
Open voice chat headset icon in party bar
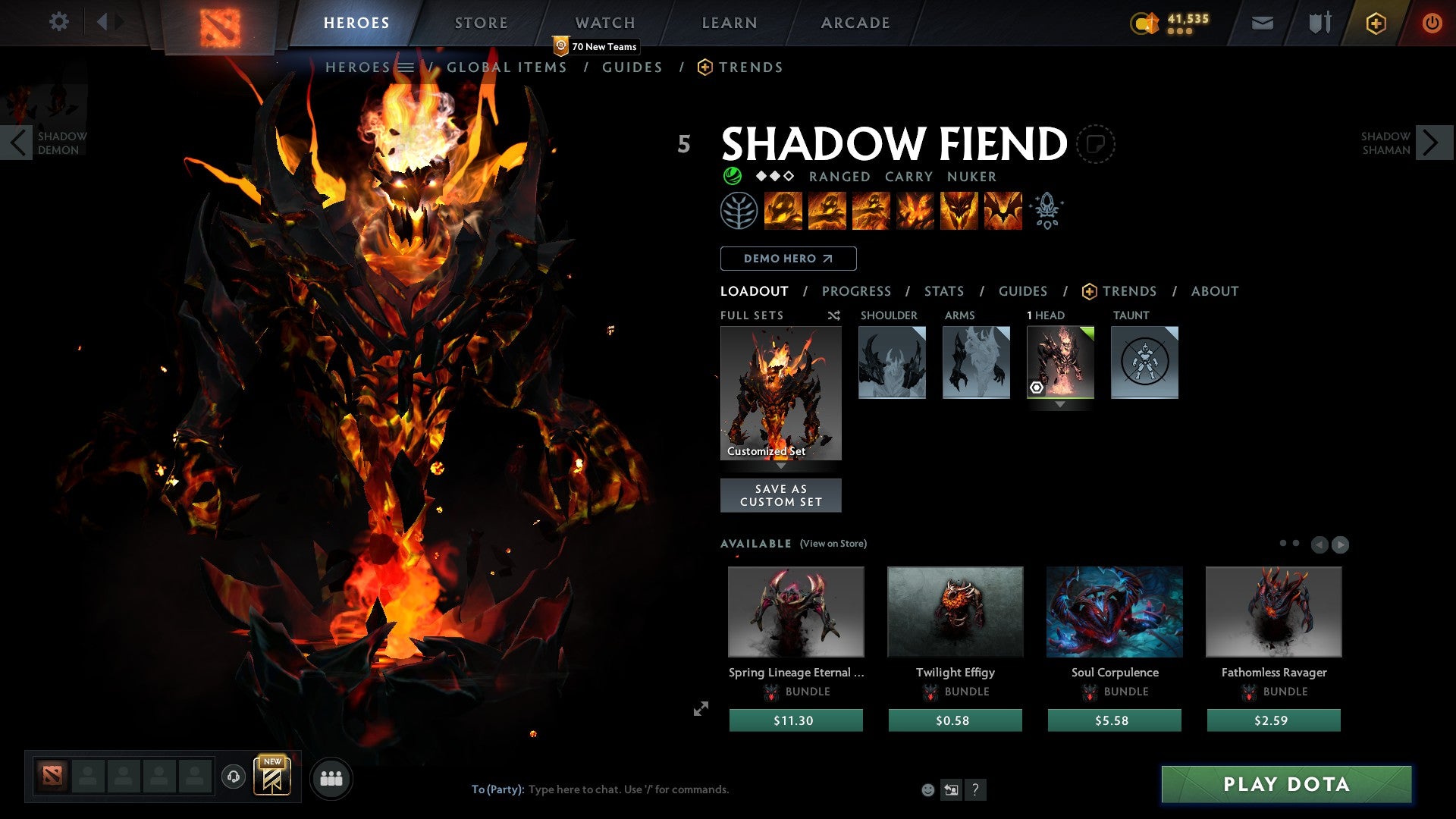click(234, 778)
